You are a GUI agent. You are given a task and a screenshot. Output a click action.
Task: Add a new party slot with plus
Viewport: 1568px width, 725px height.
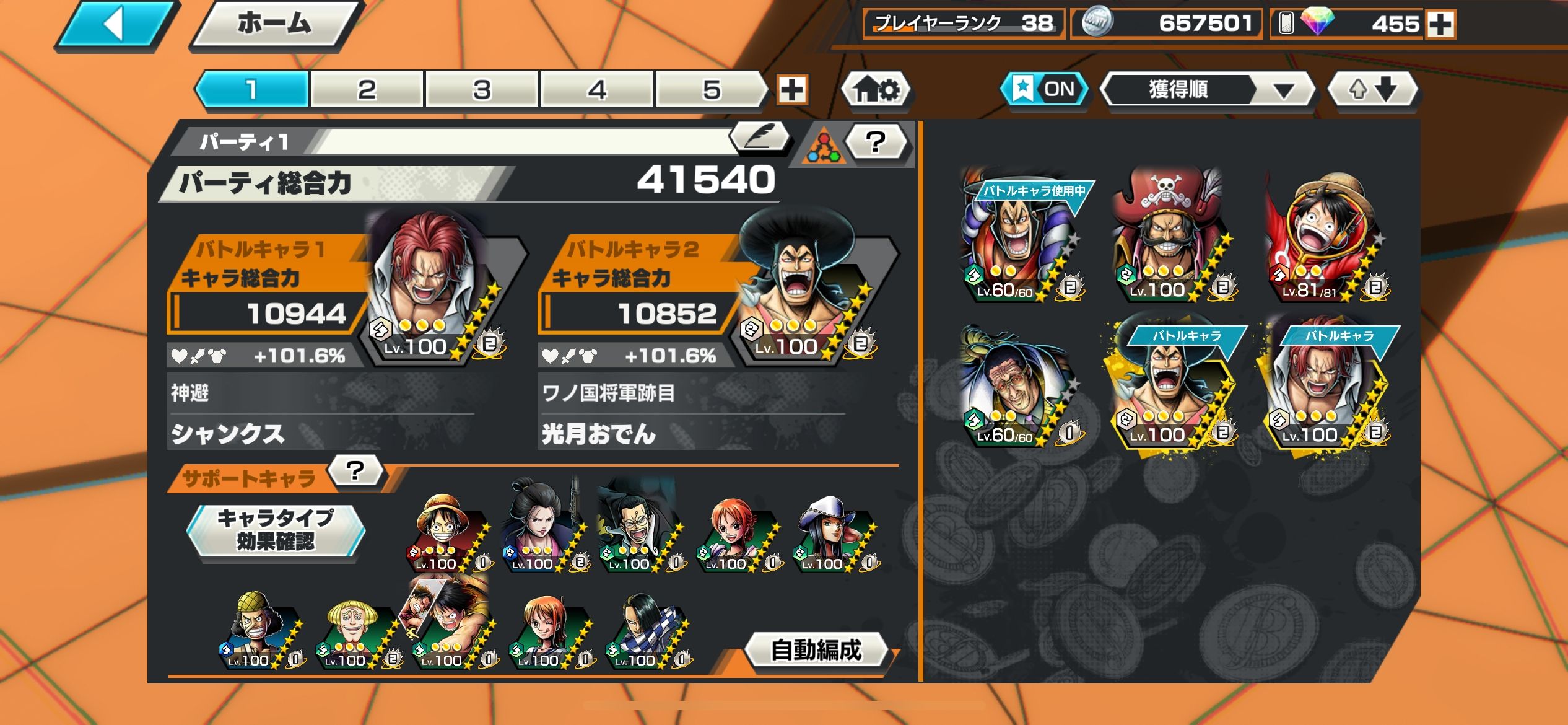click(x=792, y=90)
